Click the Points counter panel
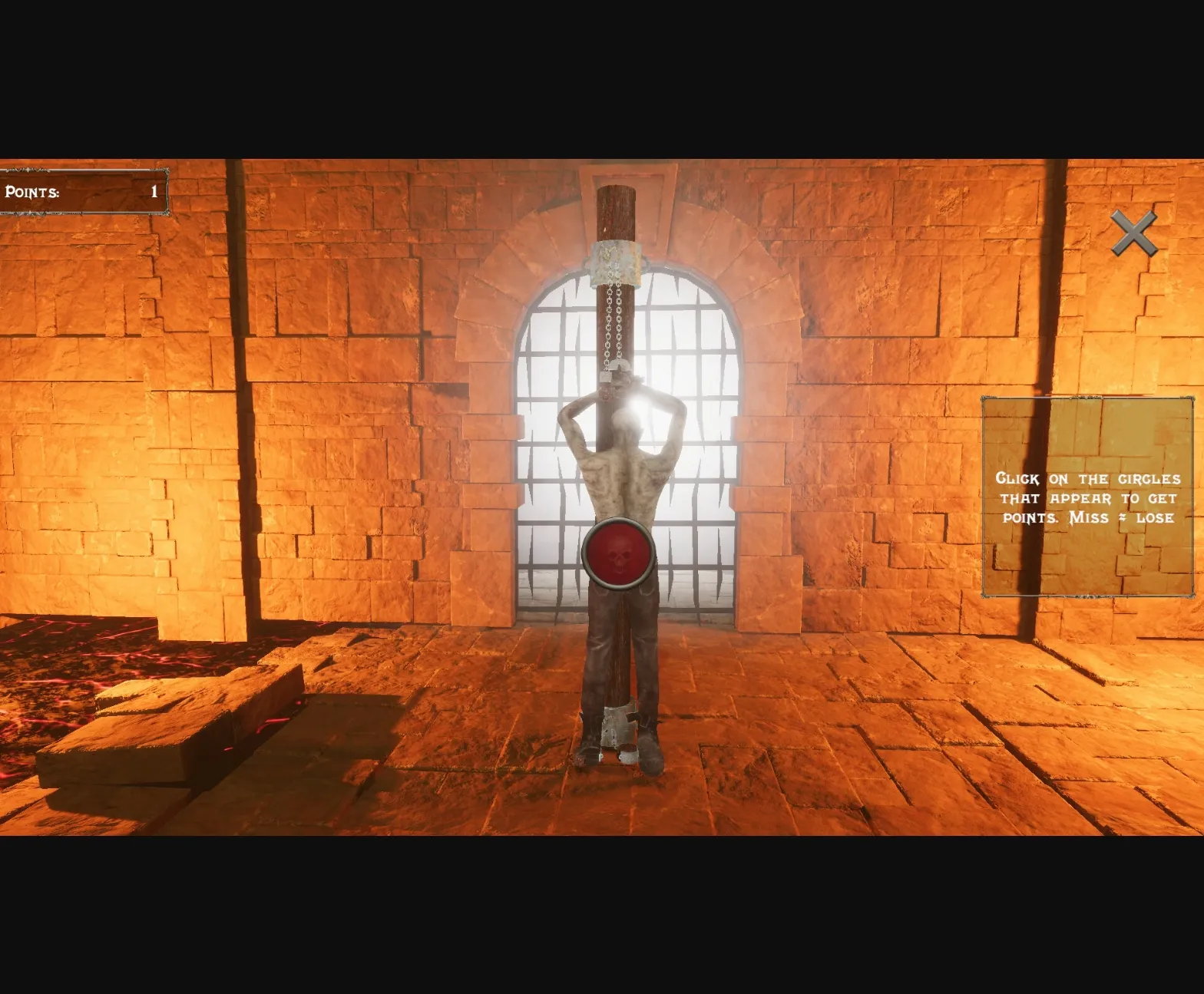 84,192
